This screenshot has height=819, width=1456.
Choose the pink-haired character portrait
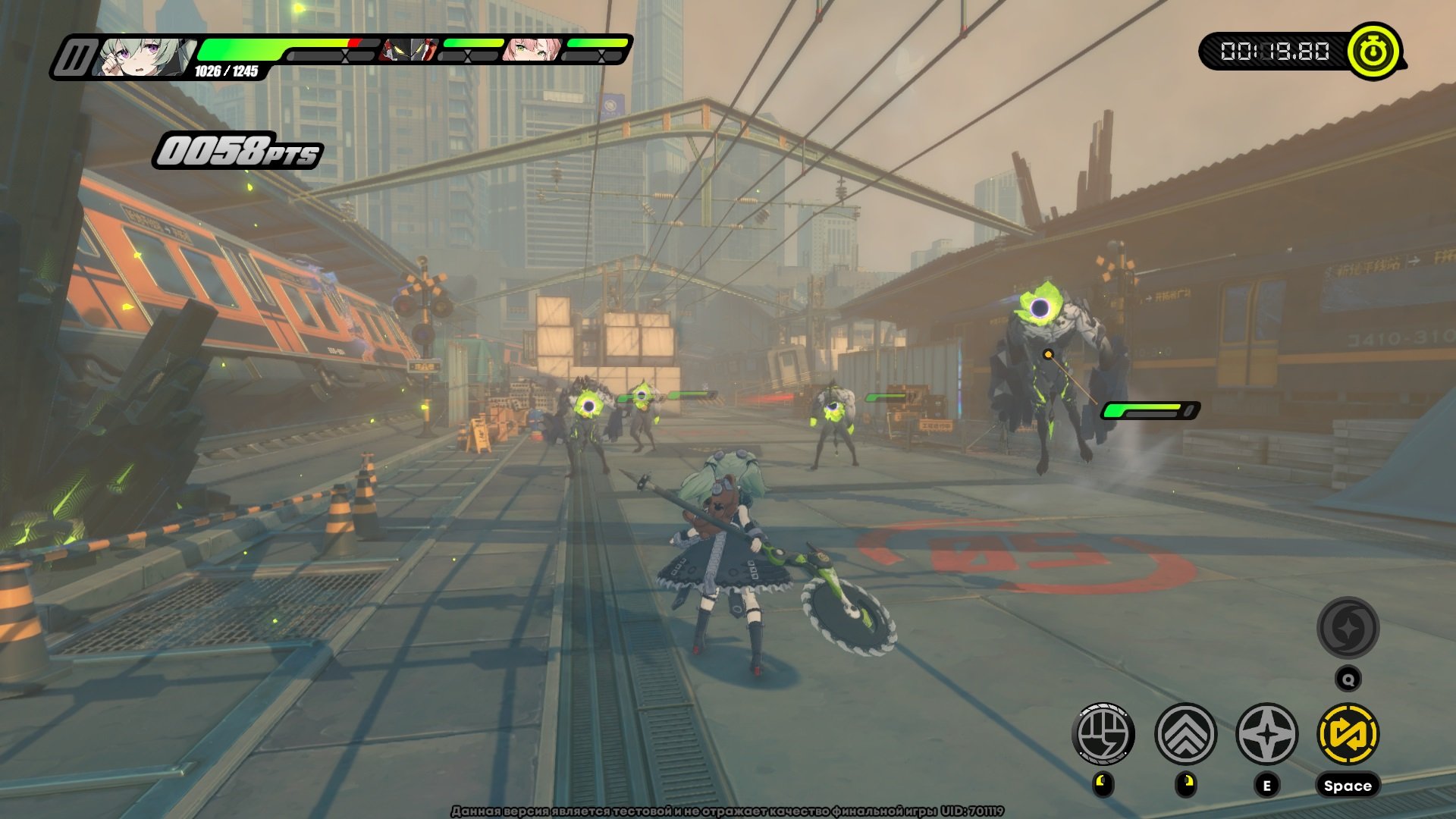[532, 50]
